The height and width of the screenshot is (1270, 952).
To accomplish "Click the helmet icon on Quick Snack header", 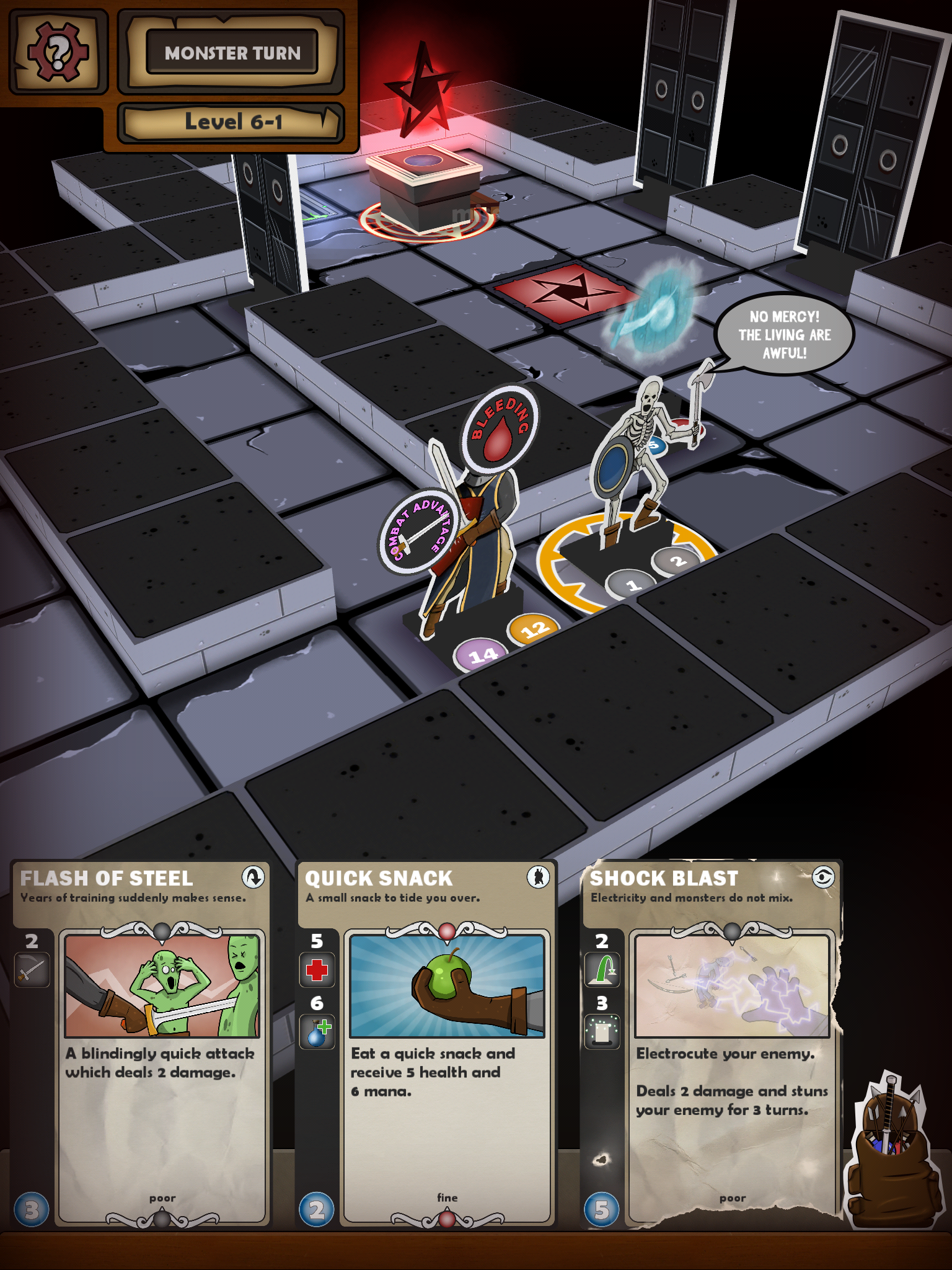I will (x=538, y=878).
